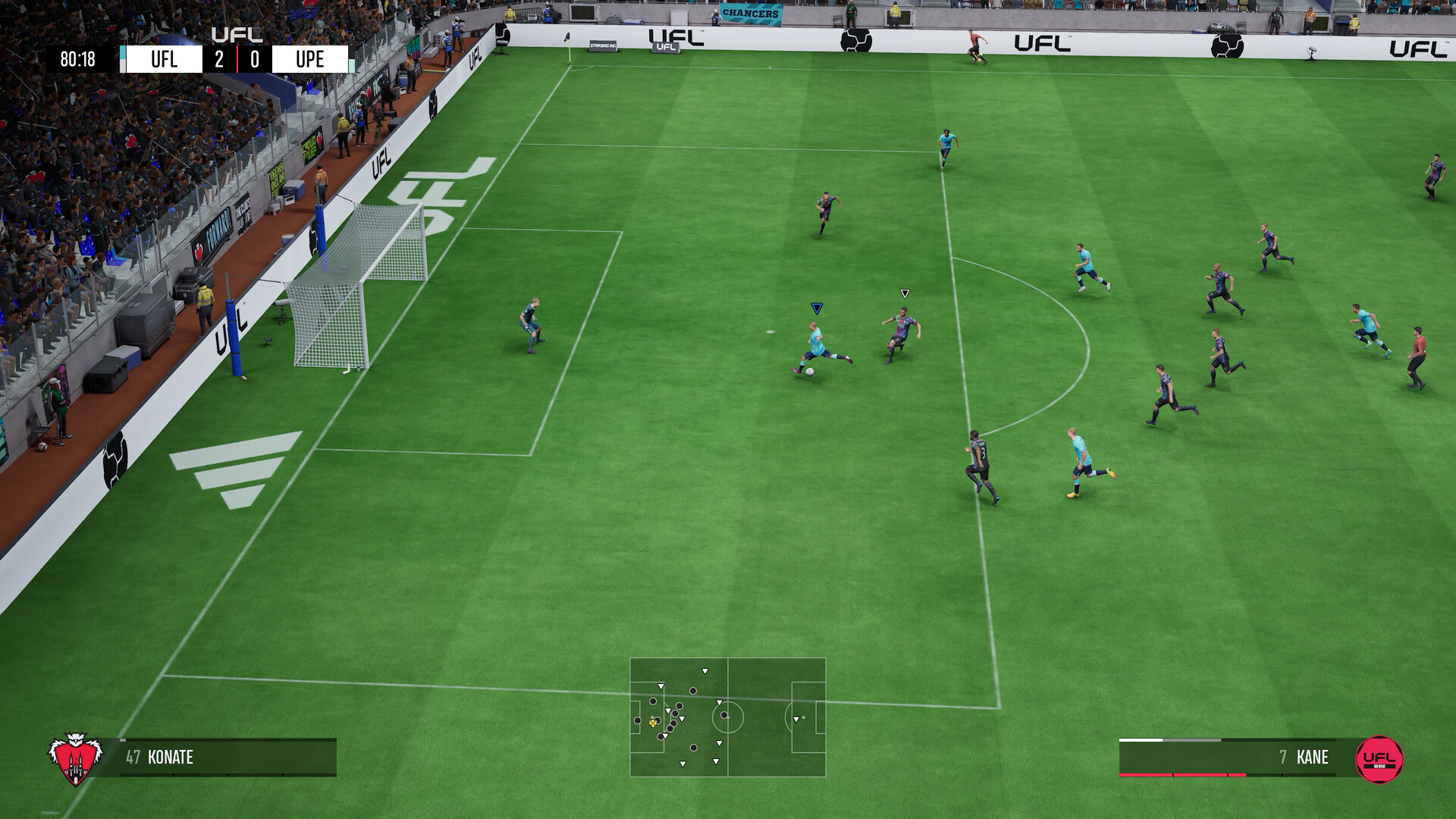1456x819 pixels.
Task: Click the UFL logo in the scoreboard
Action: coord(239,34)
